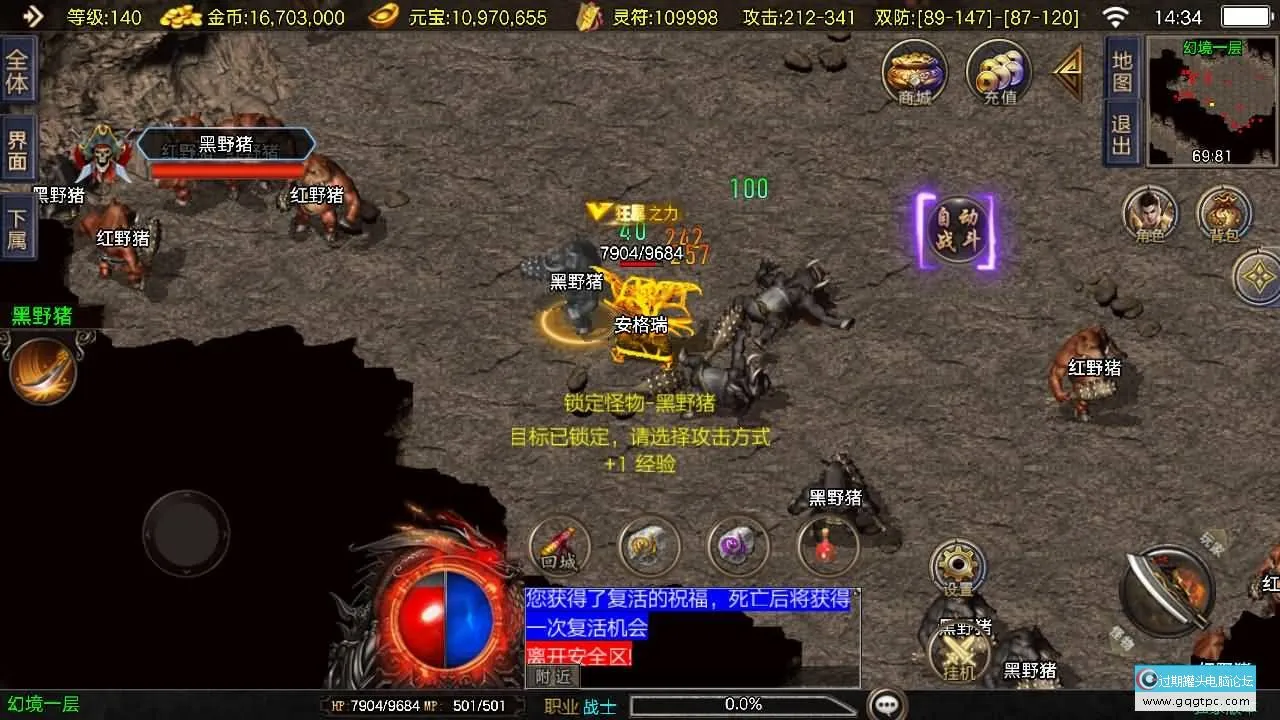Select the 全体 tab on the left
Viewport: 1280px width, 720px height.
pyautogui.click(x=18, y=70)
